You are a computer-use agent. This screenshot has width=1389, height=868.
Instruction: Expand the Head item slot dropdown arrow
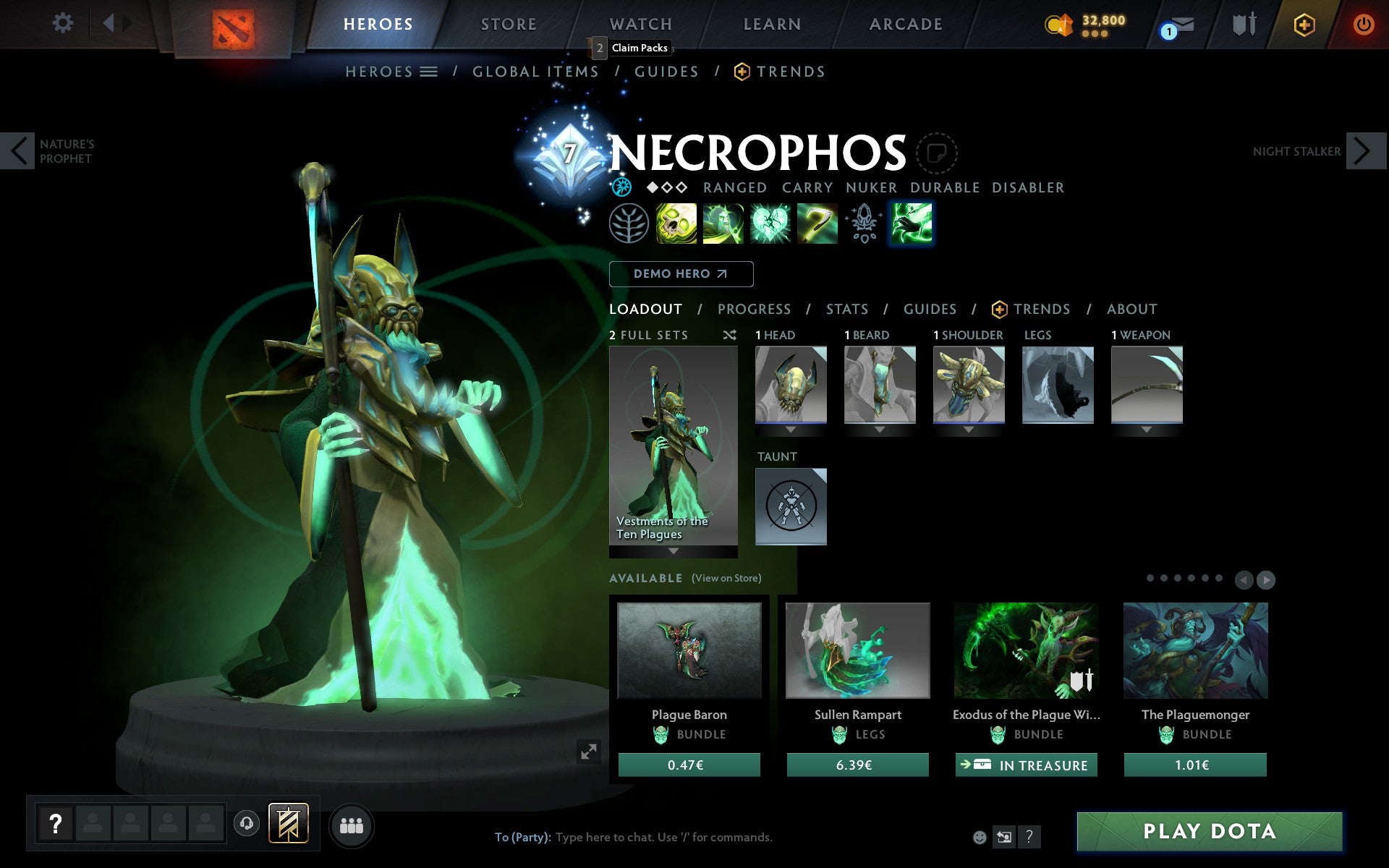(x=789, y=428)
